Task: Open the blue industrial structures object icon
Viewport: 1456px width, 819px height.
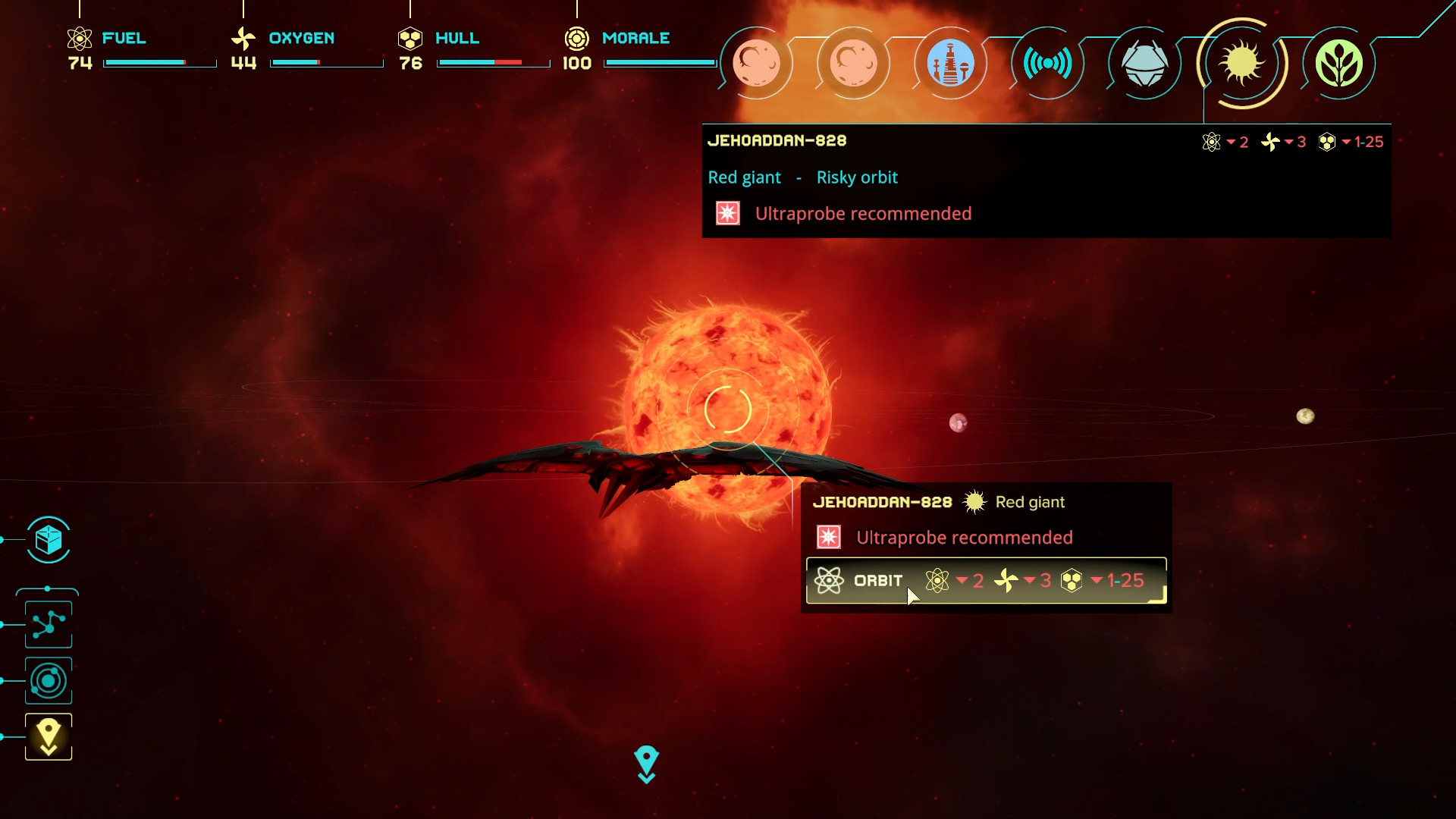Action: (951, 64)
